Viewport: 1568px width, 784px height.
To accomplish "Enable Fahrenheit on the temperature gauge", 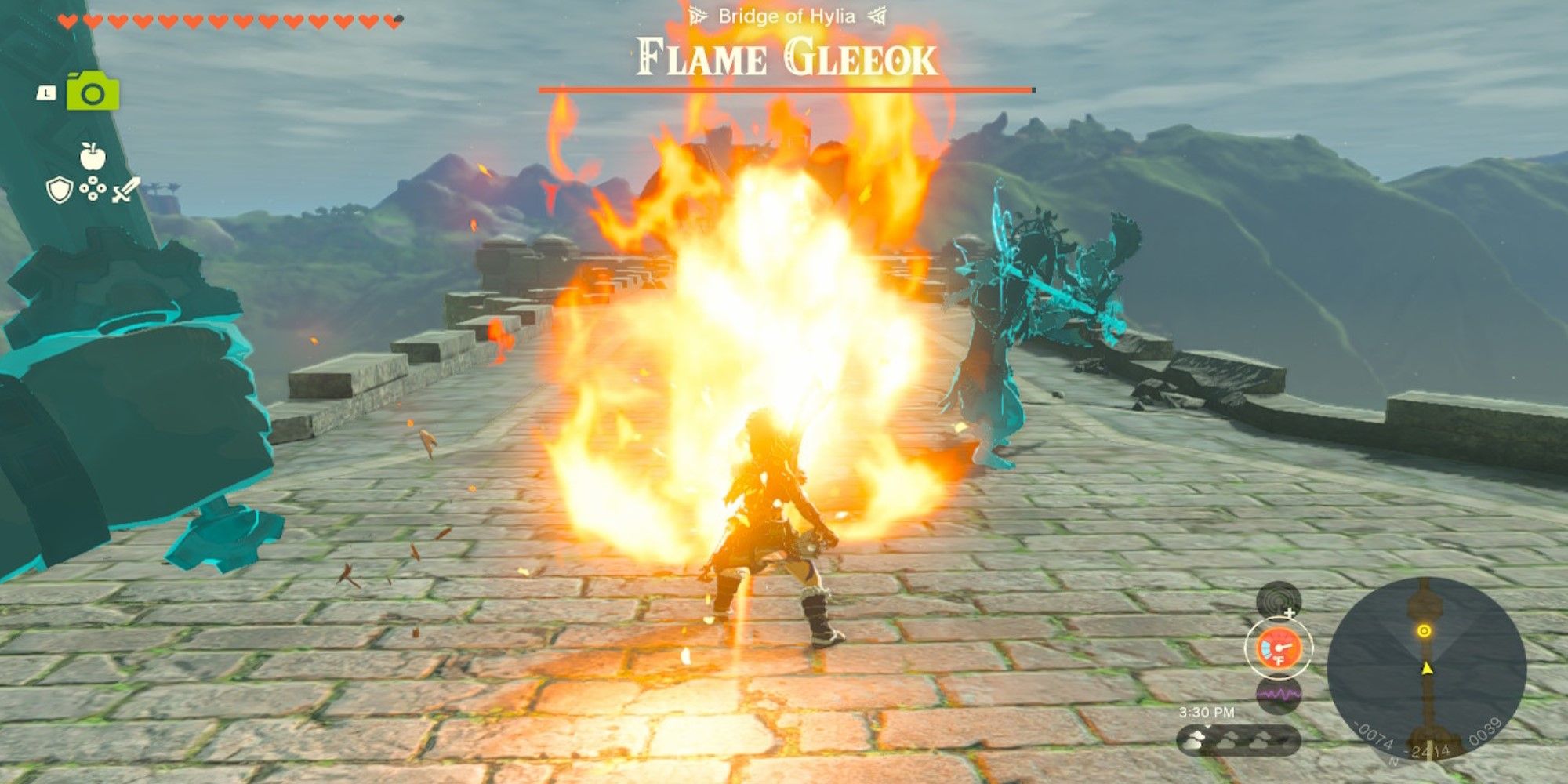I will [x=1279, y=660].
